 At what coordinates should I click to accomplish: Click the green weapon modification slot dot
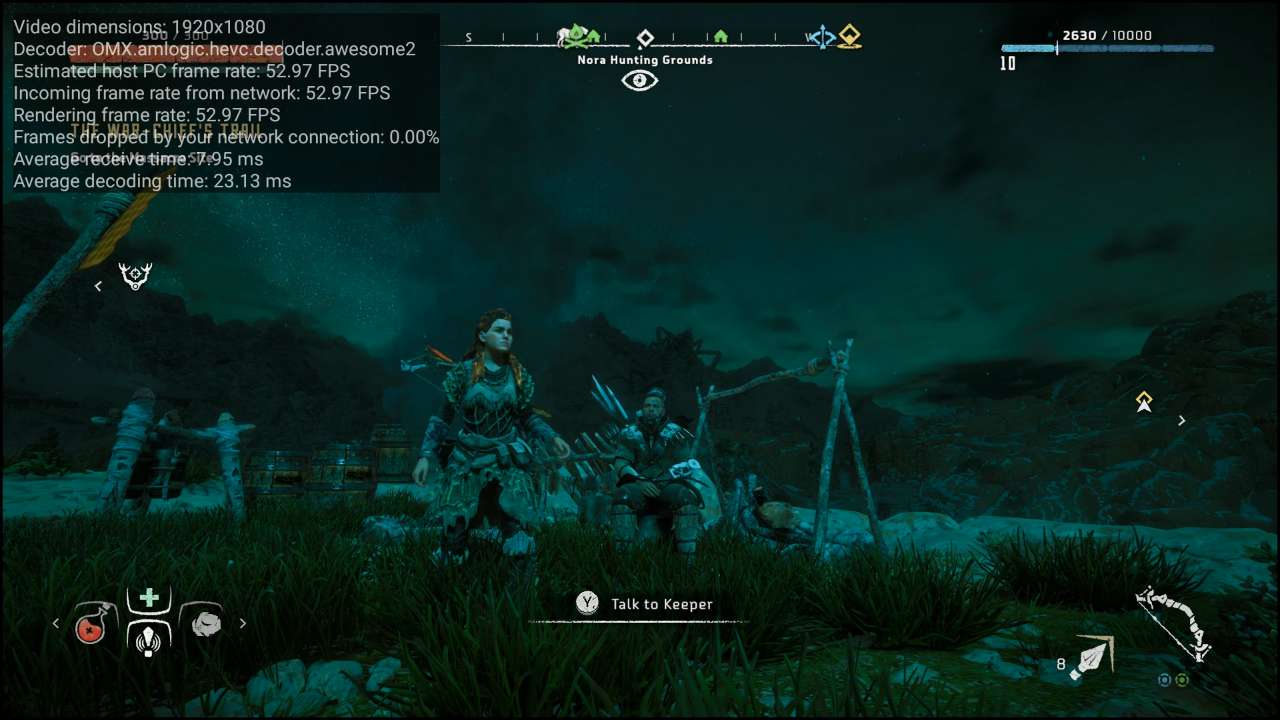pyautogui.click(x=1182, y=680)
